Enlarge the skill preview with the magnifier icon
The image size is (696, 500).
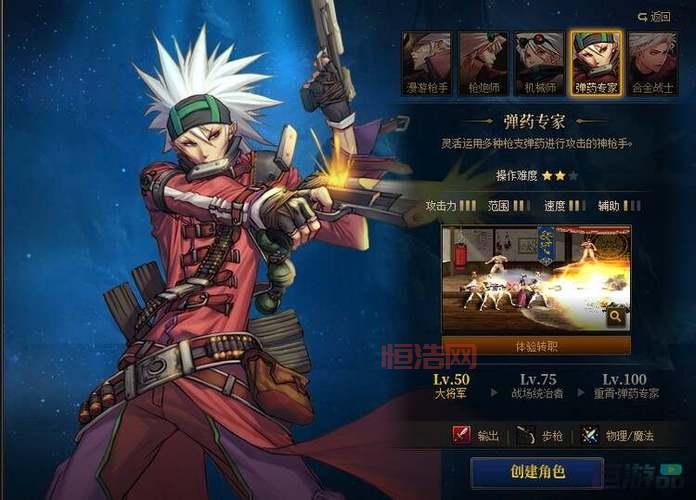click(x=616, y=317)
